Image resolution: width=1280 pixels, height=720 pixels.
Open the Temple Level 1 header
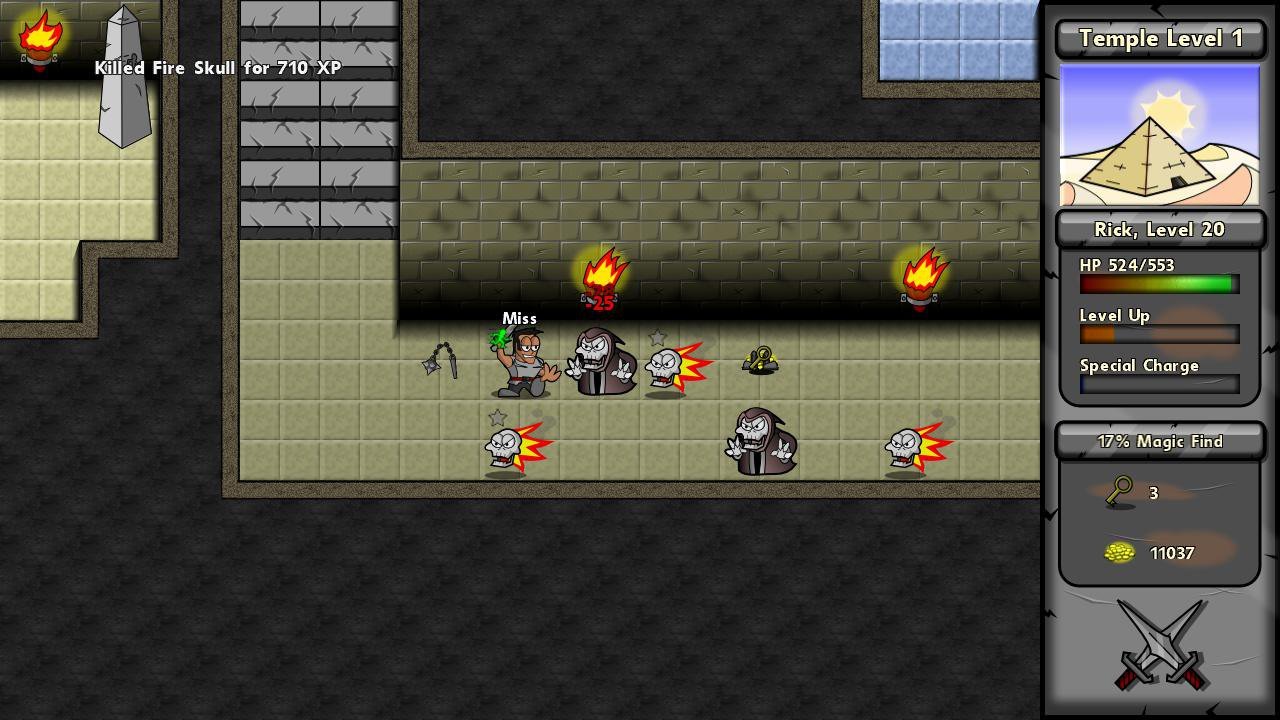[x=1159, y=38]
